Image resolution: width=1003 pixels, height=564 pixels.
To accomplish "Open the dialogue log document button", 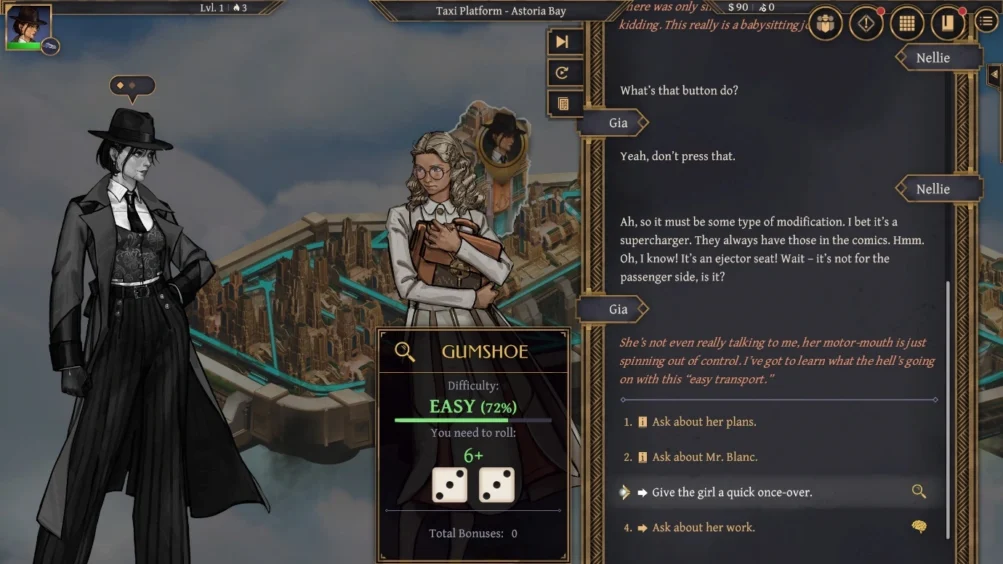I will point(563,103).
